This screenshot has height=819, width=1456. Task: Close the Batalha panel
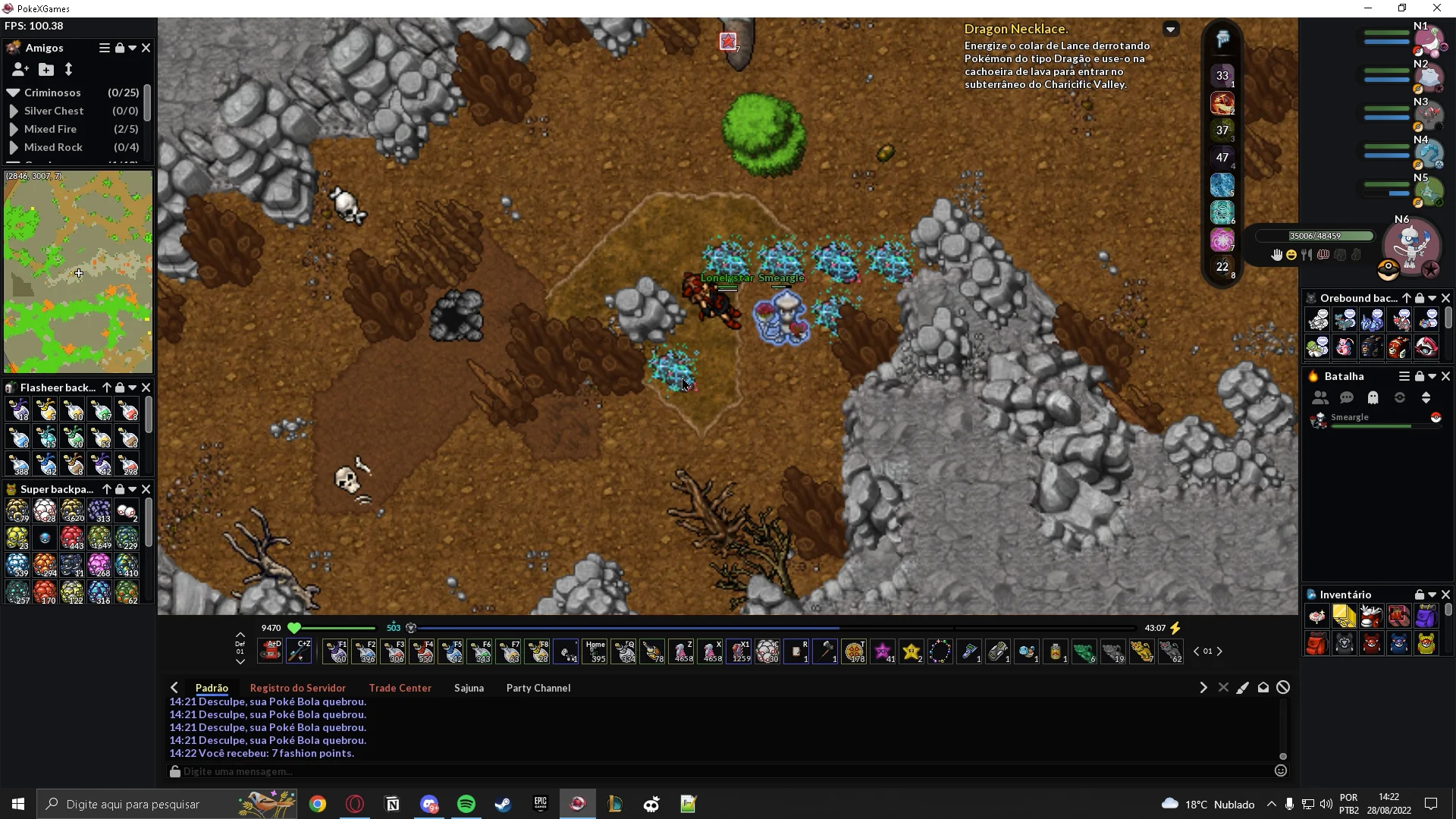click(x=1445, y=376)
